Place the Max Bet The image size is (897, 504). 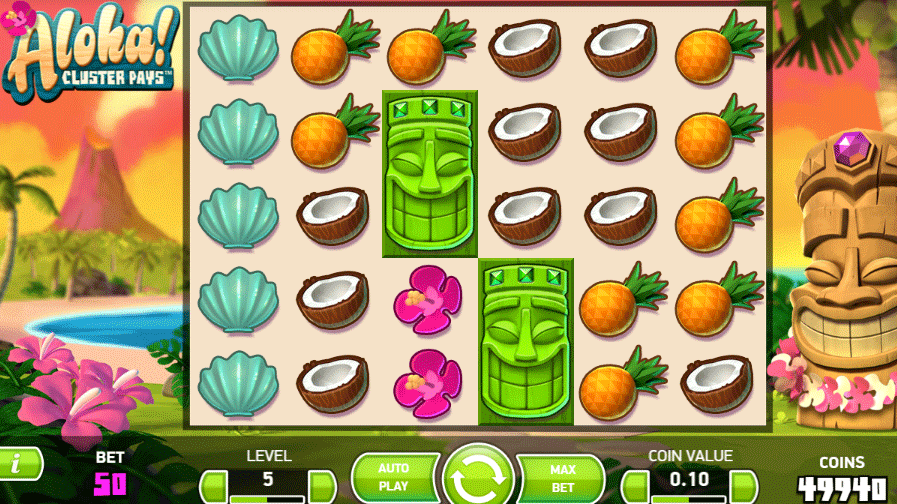(x=562, y=477)
